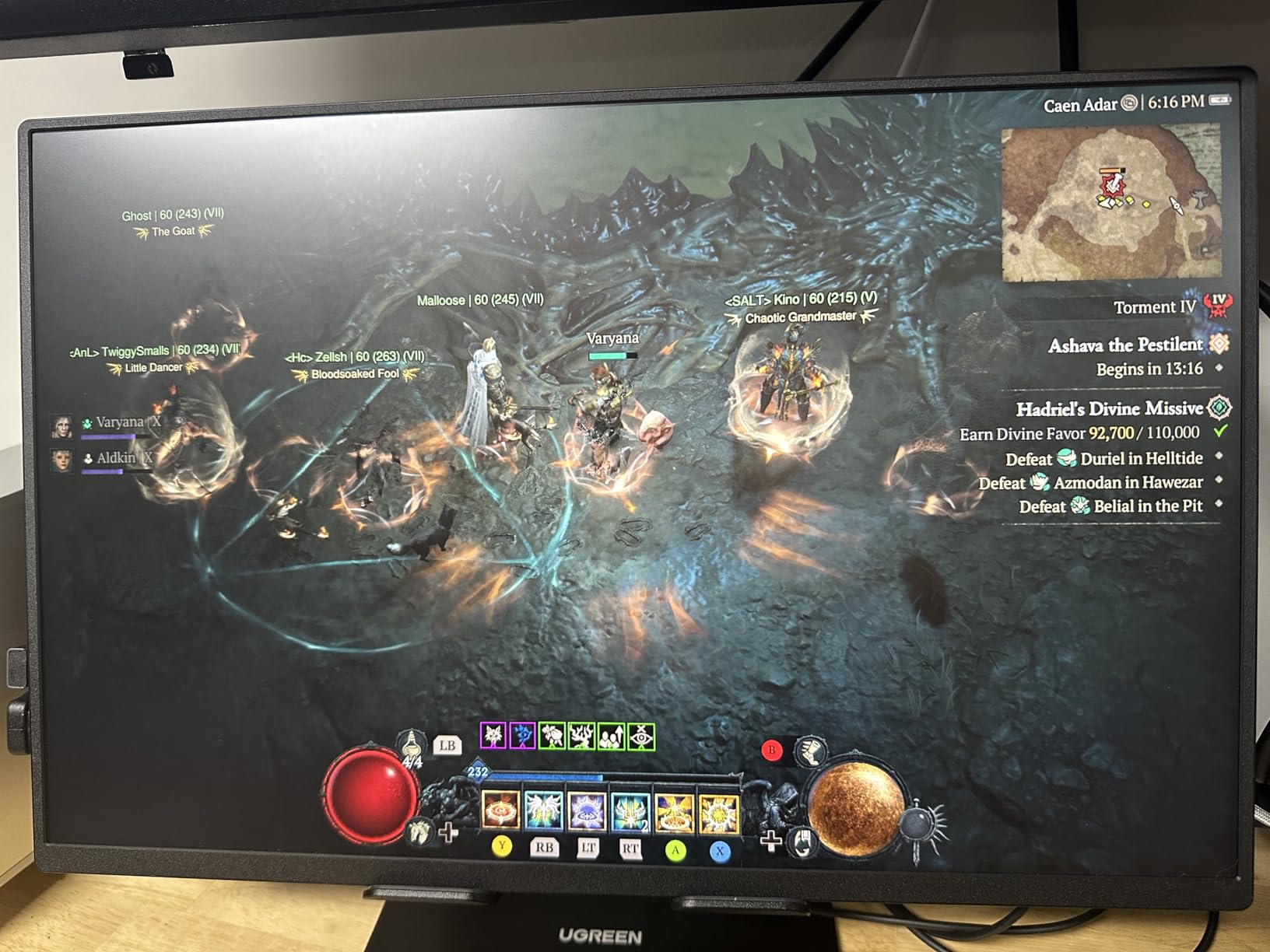Select the sun-shaped skill mapped to X
The height and width of the screenshot is (952, 1270).
point(718,812)
